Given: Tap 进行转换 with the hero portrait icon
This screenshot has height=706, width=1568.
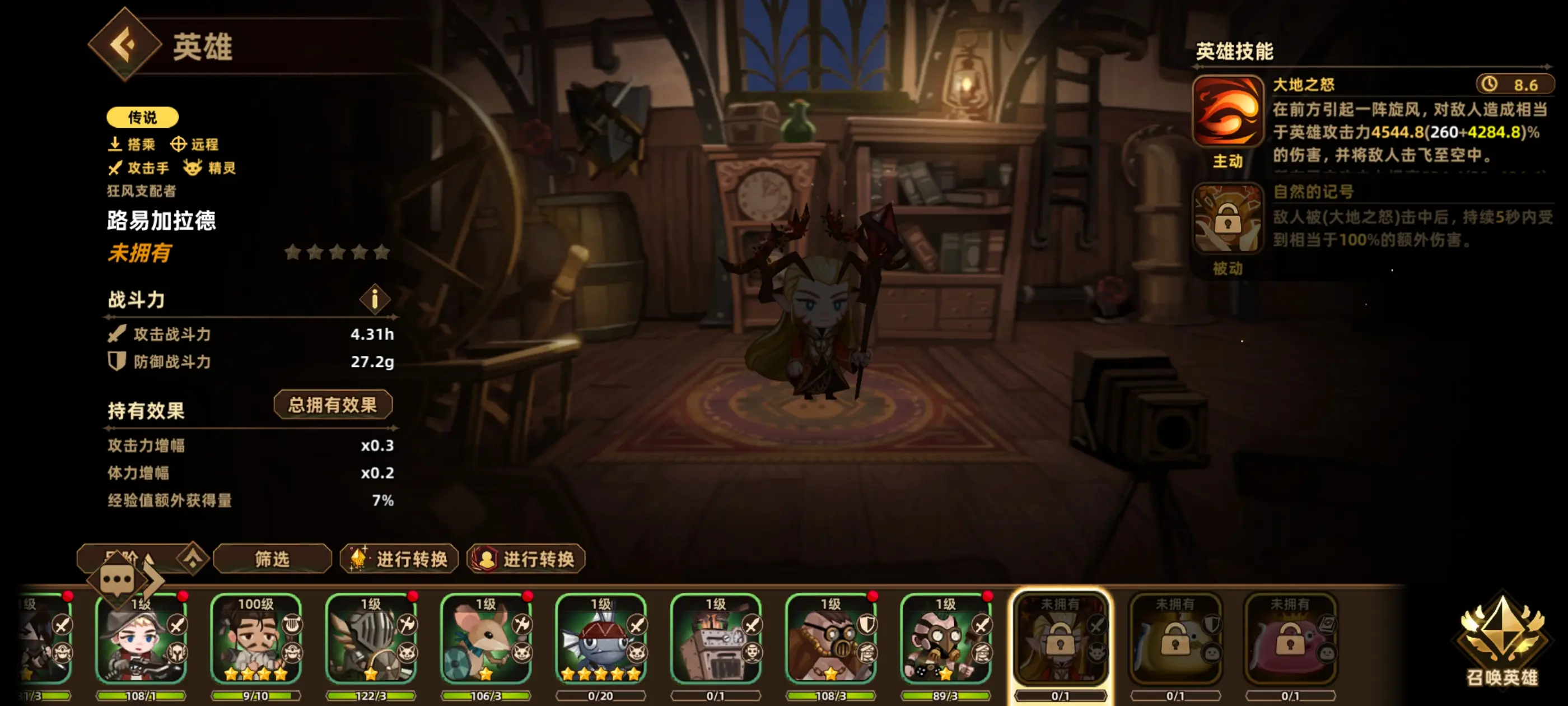Looking at the screenshot, I should (x=526, y=559).
